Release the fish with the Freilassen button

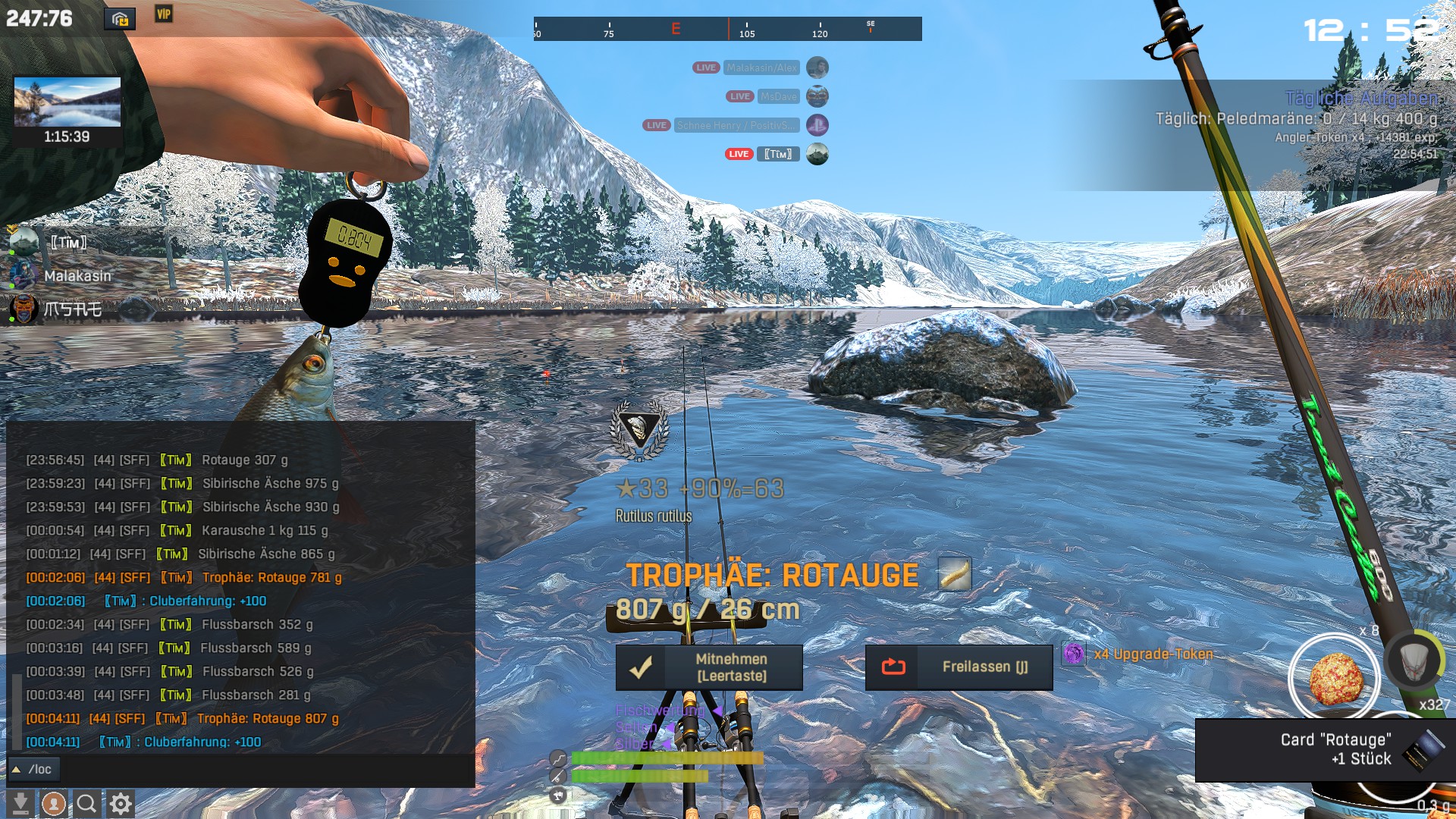click(x=959, y=667)
